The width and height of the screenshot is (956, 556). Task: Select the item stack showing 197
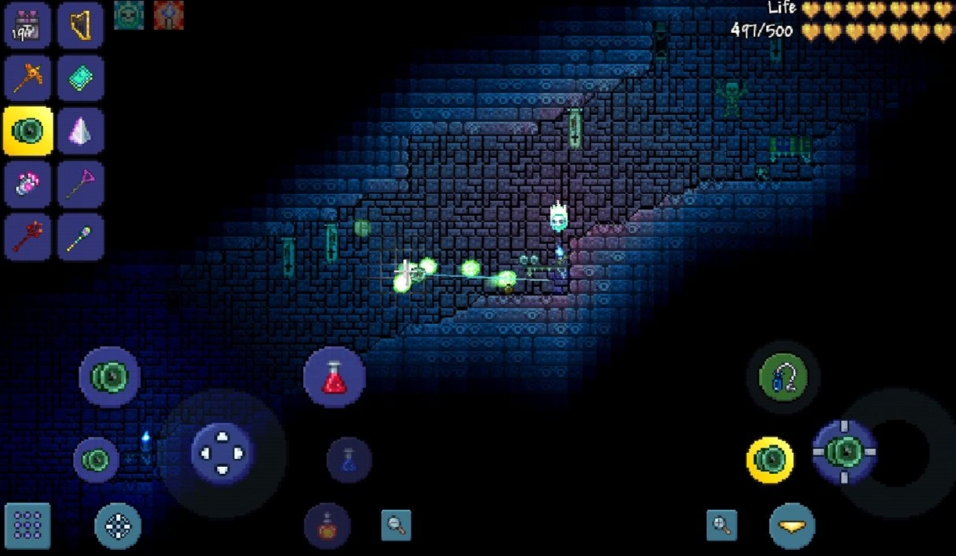click(28, 25)
